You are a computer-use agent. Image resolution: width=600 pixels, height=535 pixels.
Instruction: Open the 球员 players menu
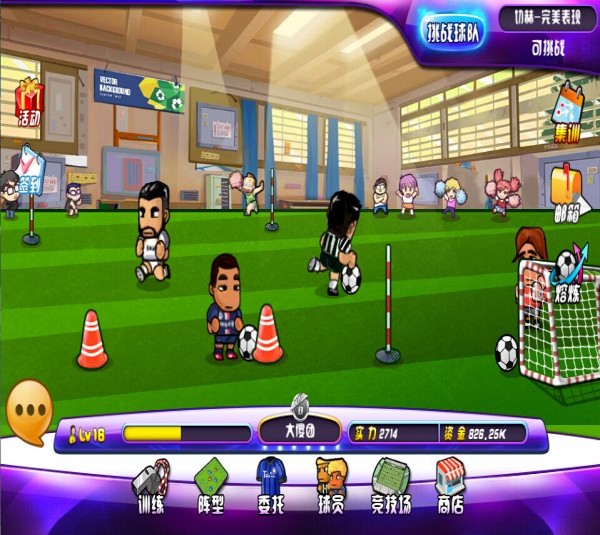tap(330, 486)
